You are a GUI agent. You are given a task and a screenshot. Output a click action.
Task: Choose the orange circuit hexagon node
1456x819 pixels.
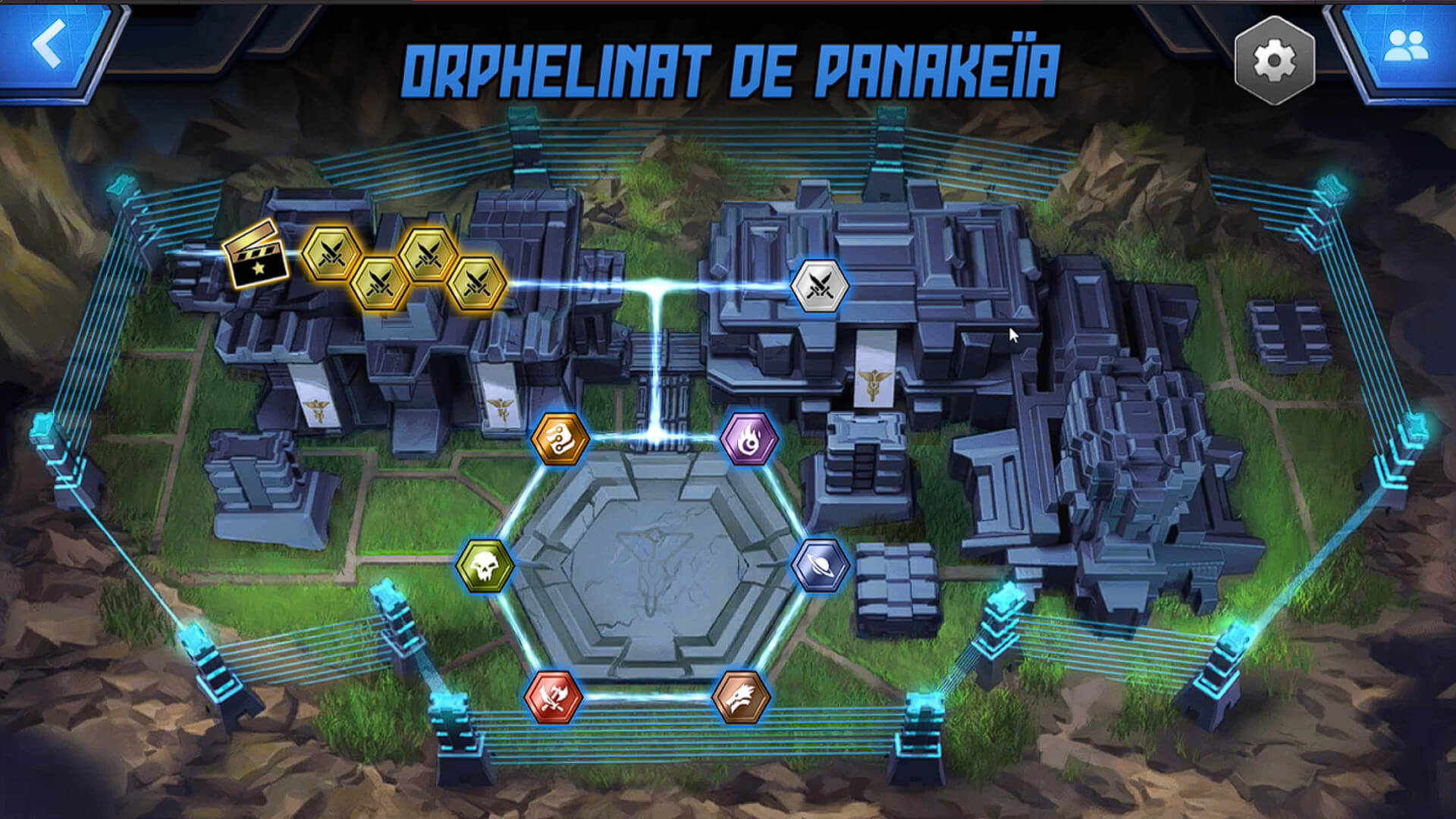pyautogui.click(x=560, y=438)
